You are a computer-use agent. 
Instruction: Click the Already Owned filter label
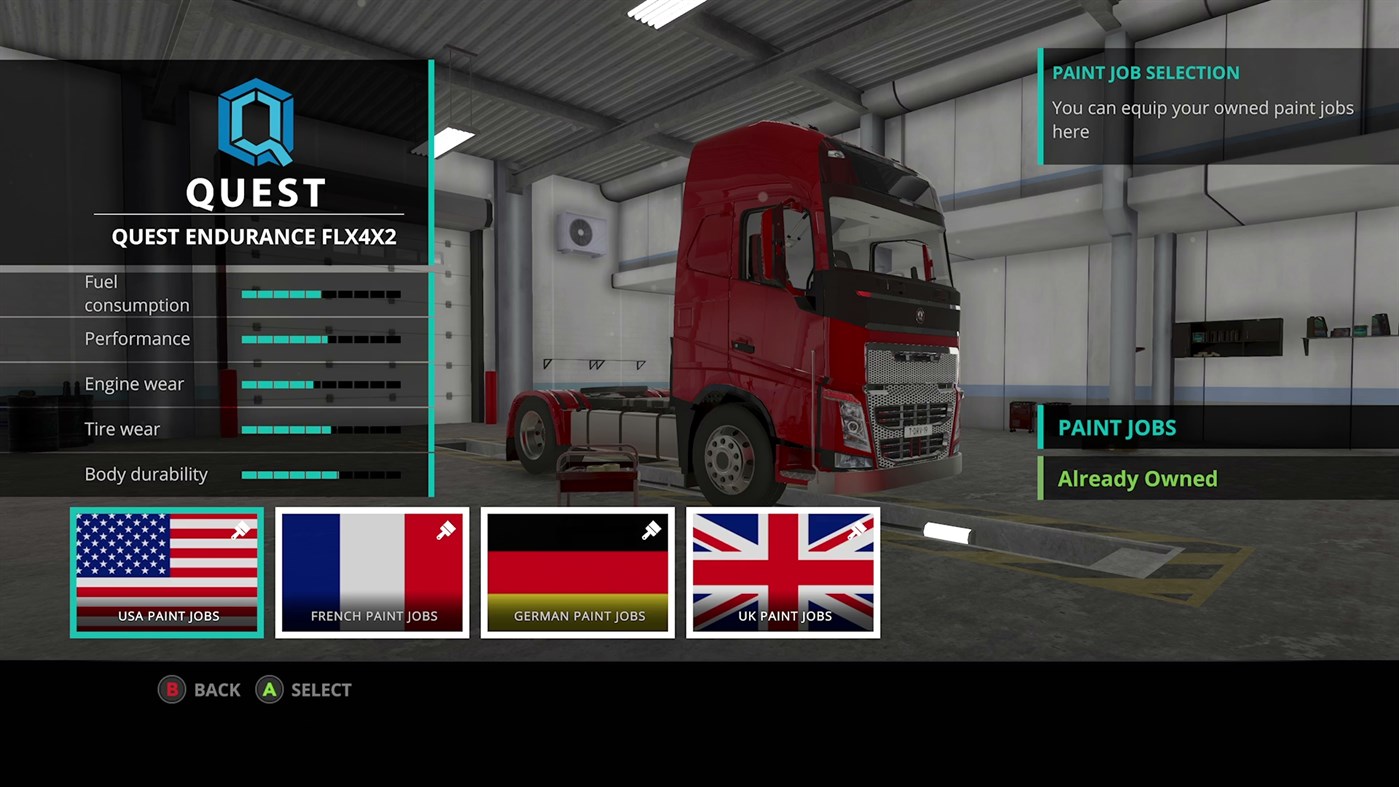click(1137, 479)
